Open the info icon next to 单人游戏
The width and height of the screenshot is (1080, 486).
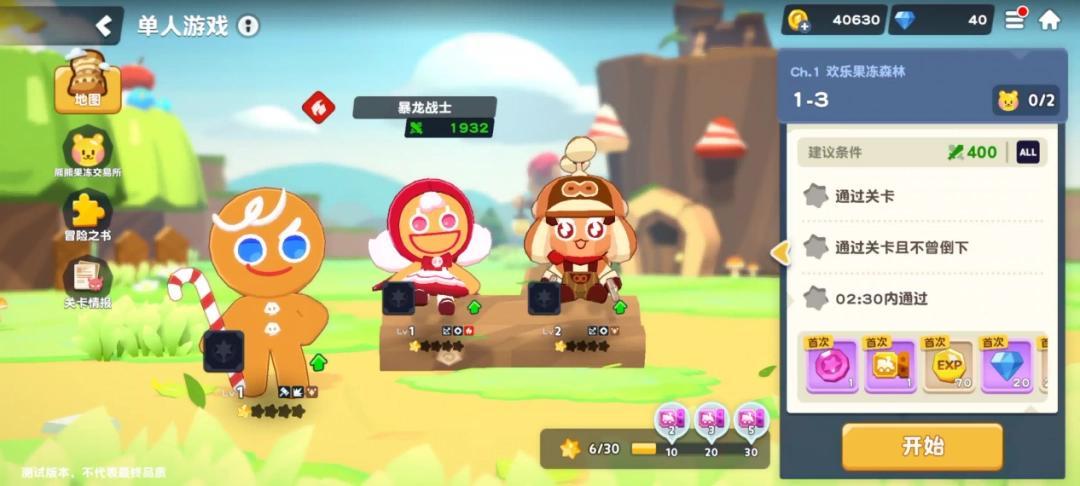pos(248,26)
